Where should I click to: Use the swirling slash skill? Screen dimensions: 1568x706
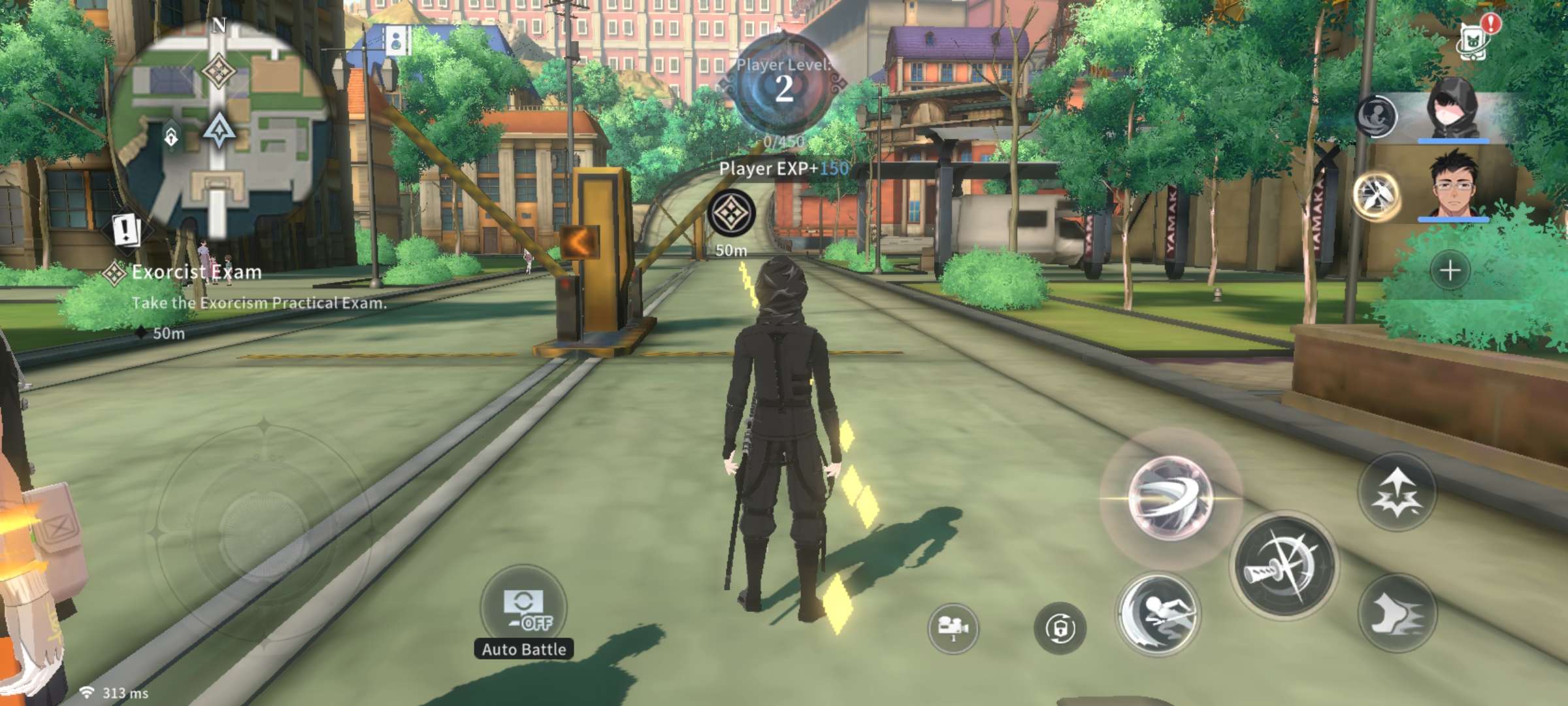(1170, 499)
